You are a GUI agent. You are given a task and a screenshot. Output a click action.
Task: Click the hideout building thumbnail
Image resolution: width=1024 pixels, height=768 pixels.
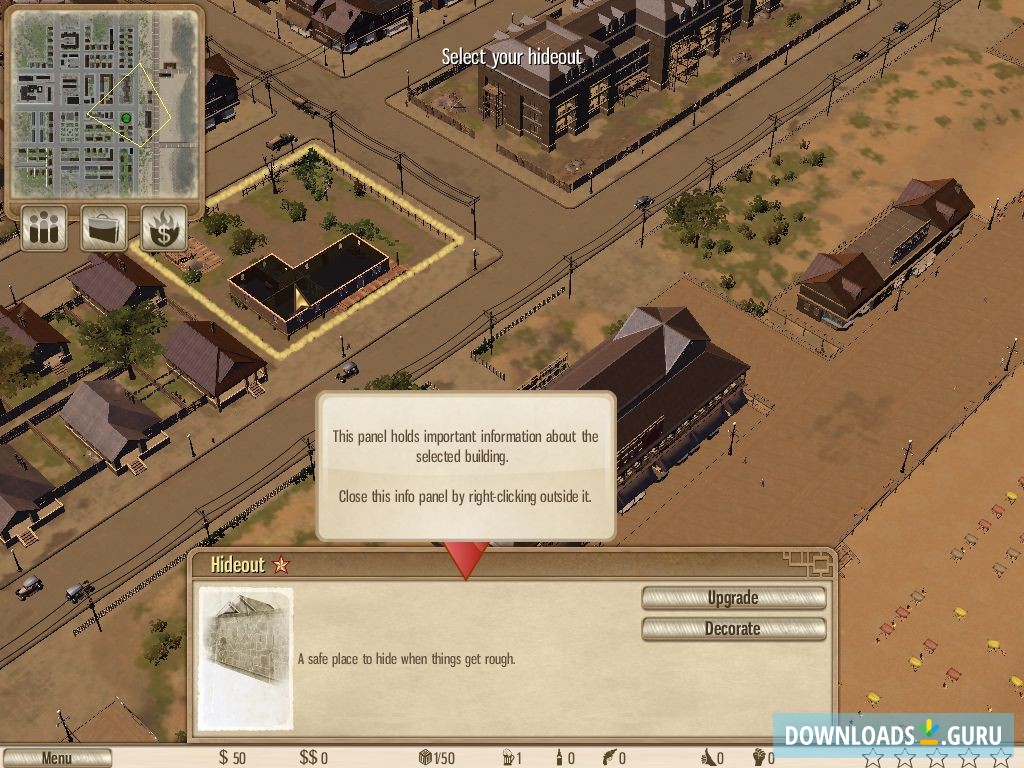click(246, 657)
